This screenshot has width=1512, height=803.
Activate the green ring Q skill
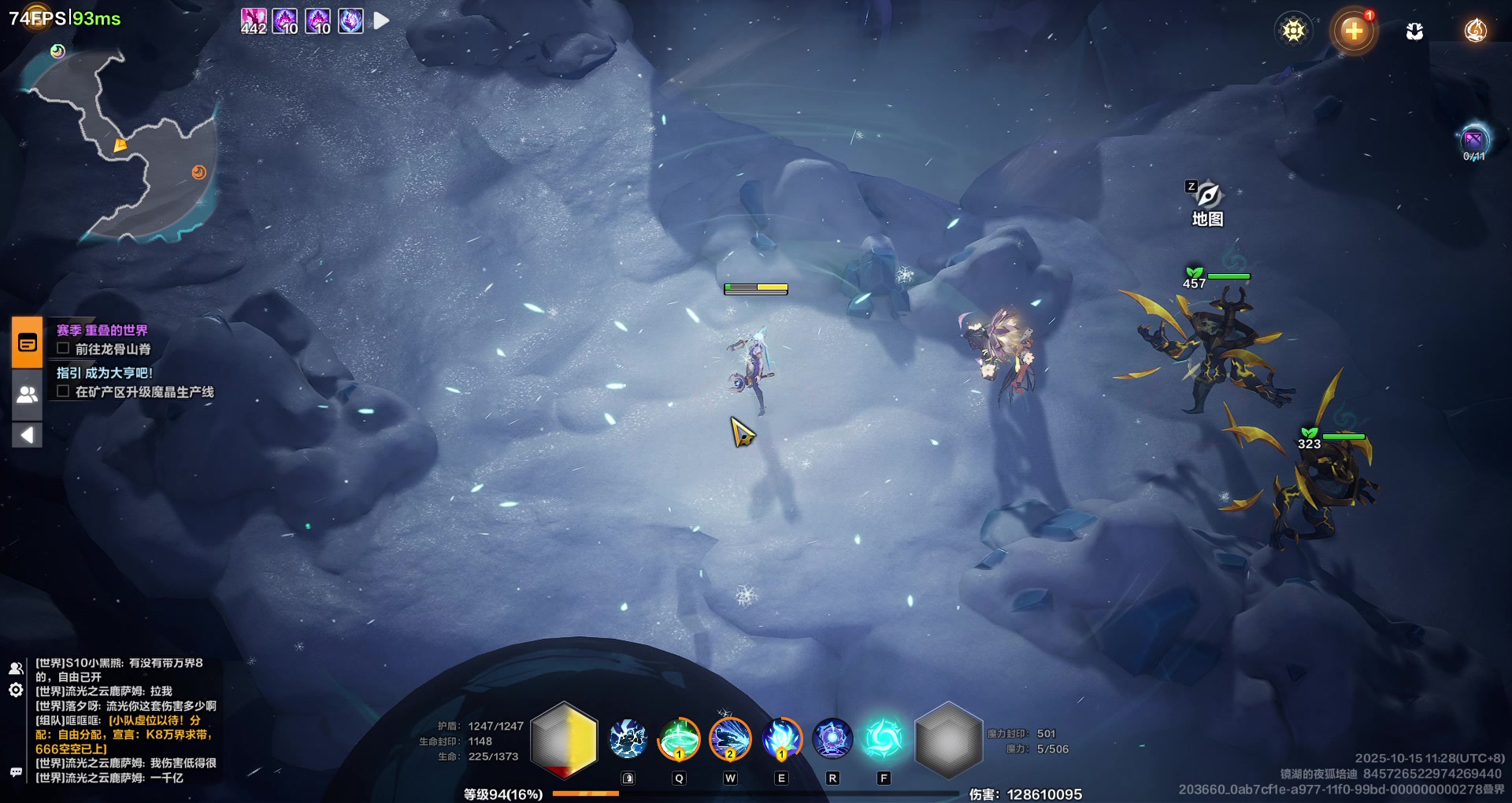[679, 740]
